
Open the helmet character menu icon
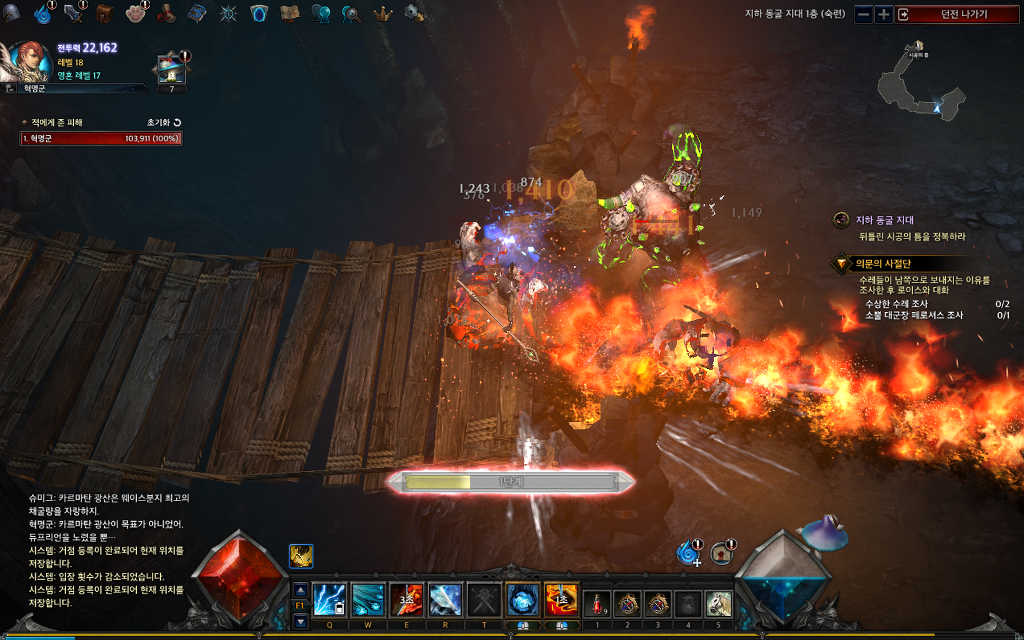pos(13,13)
